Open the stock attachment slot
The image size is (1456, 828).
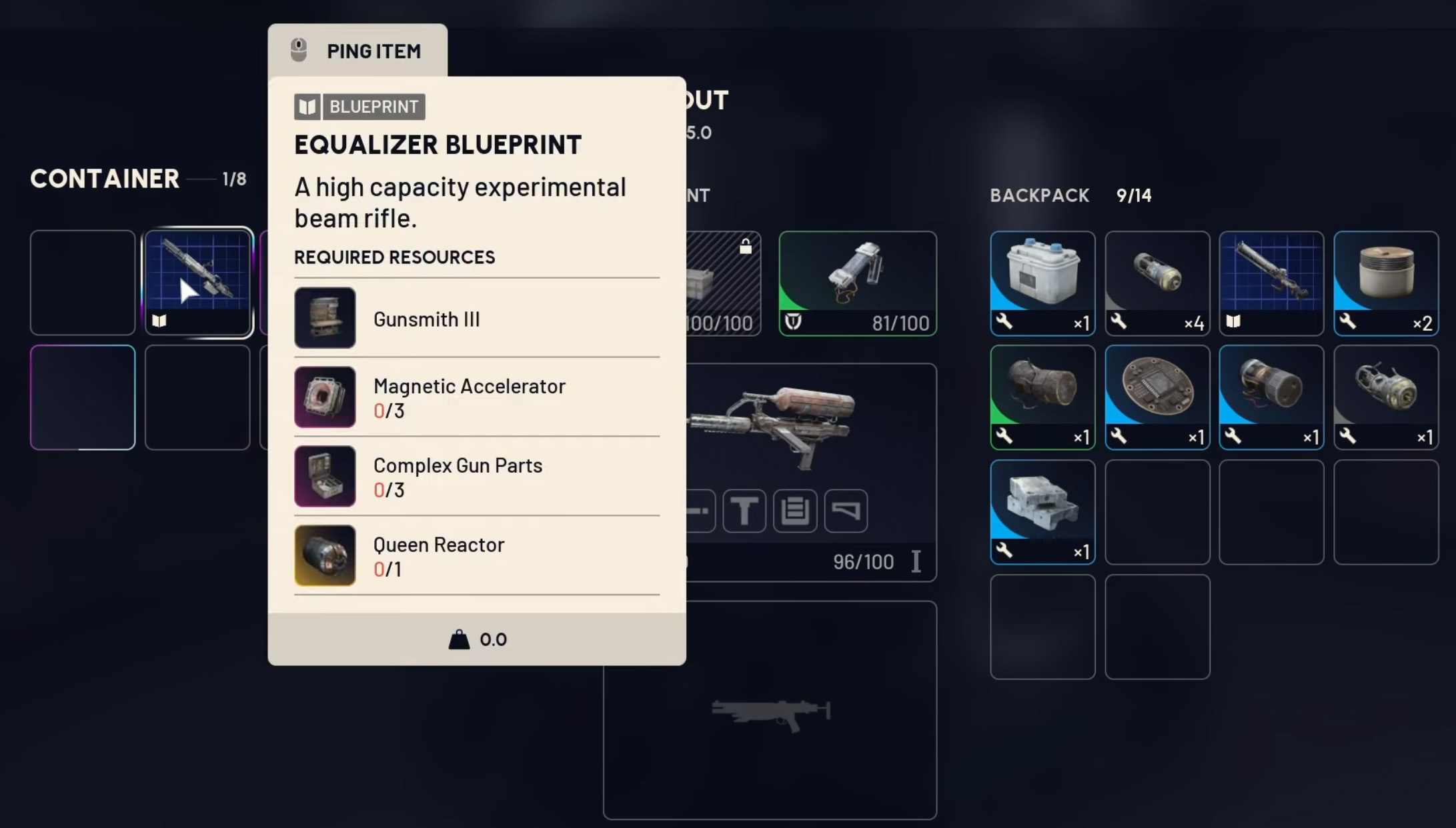pos(846,511)
